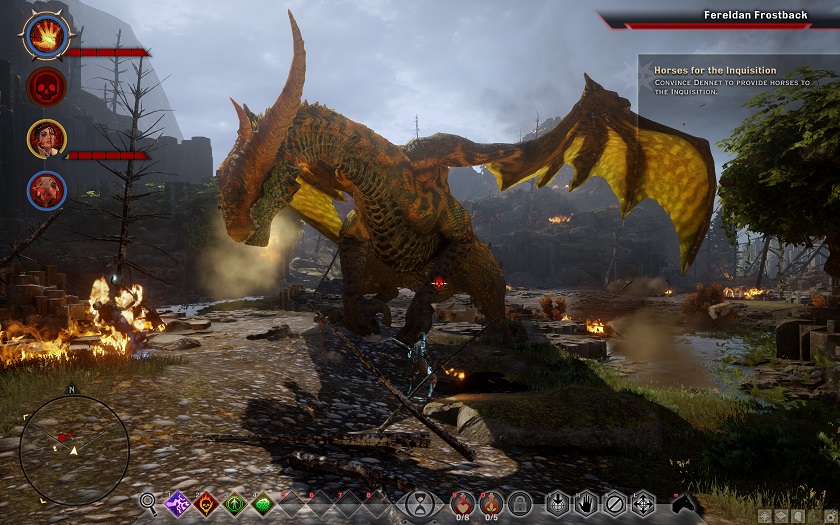Use the potion flask showing 0/5
The height and width of the screenshot is (525, 840).
[x=490, y=501]
